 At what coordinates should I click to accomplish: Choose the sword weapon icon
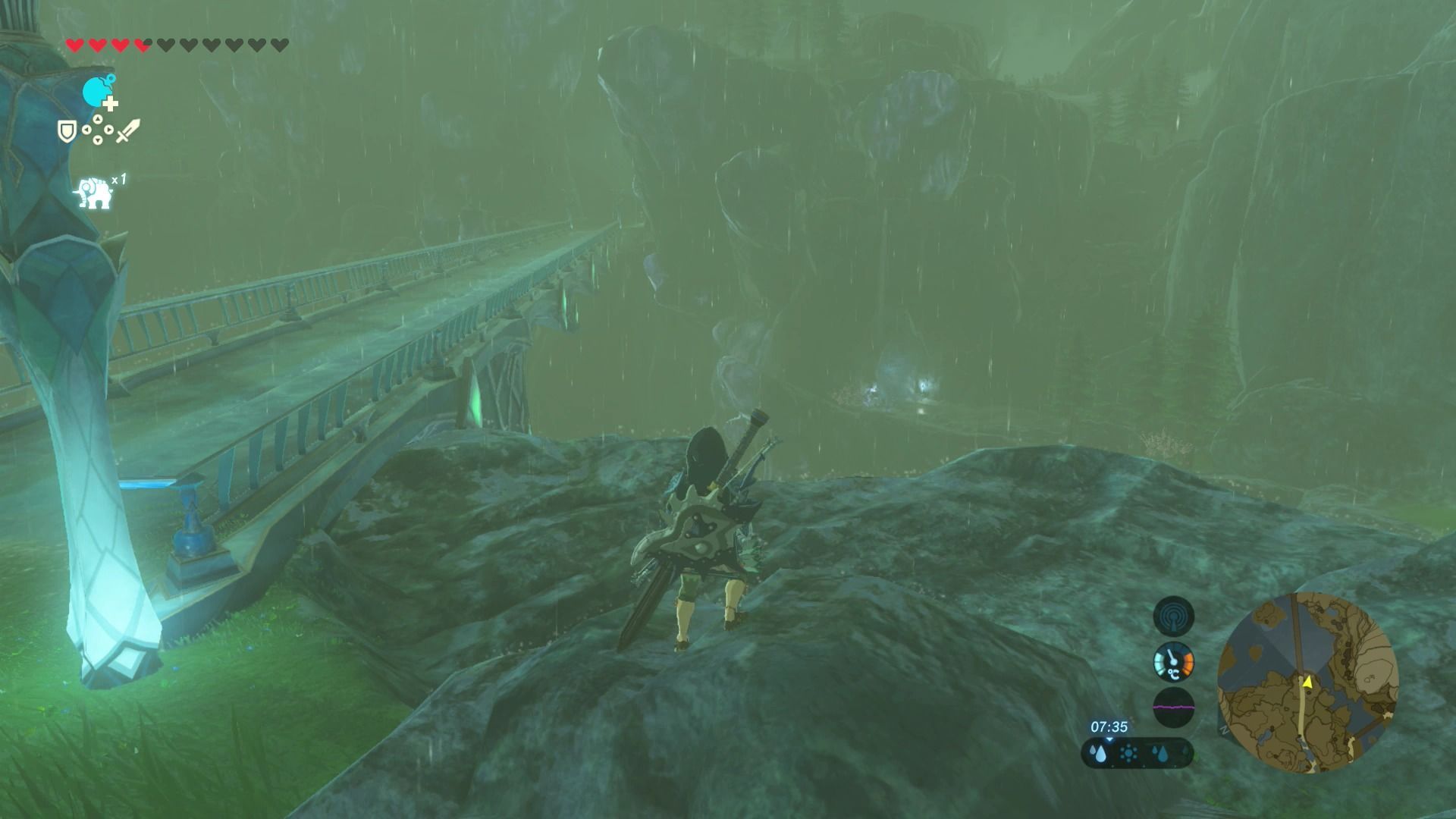coord(128,130)
